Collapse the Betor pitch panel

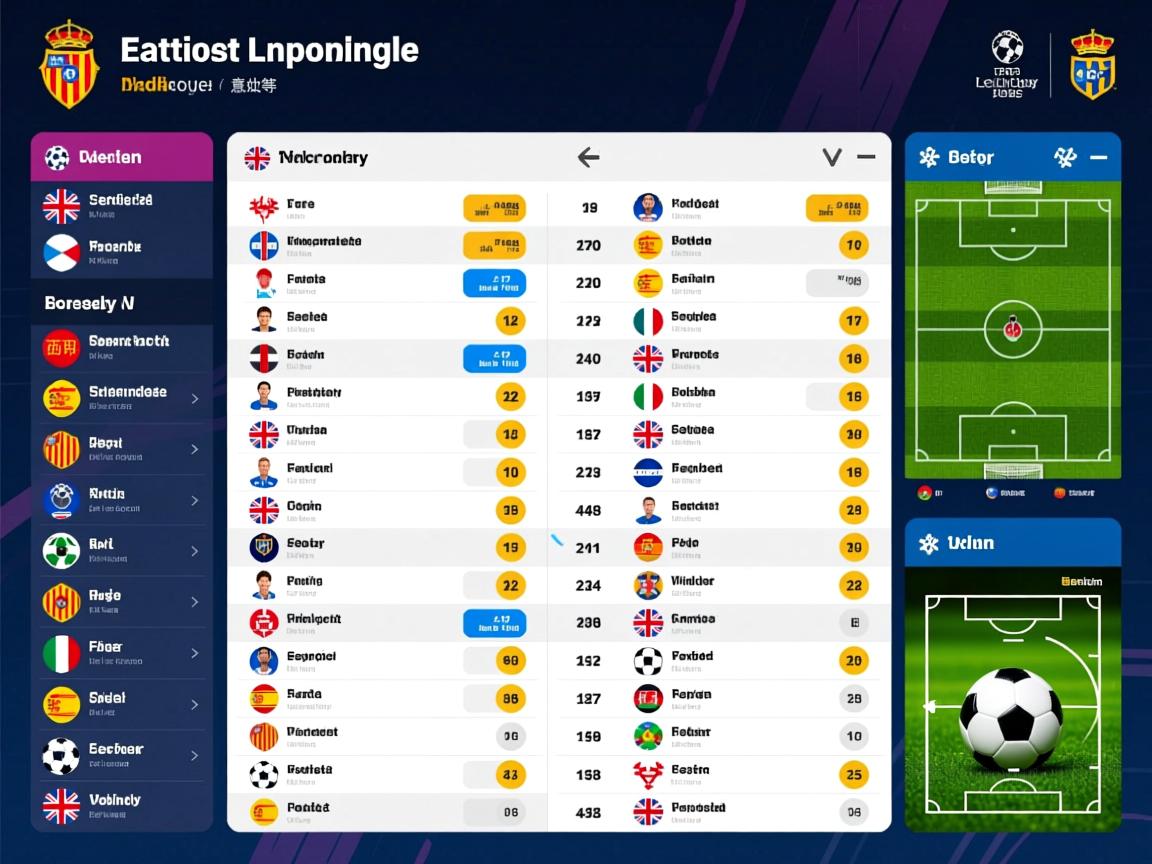[x=1098, y=157]
